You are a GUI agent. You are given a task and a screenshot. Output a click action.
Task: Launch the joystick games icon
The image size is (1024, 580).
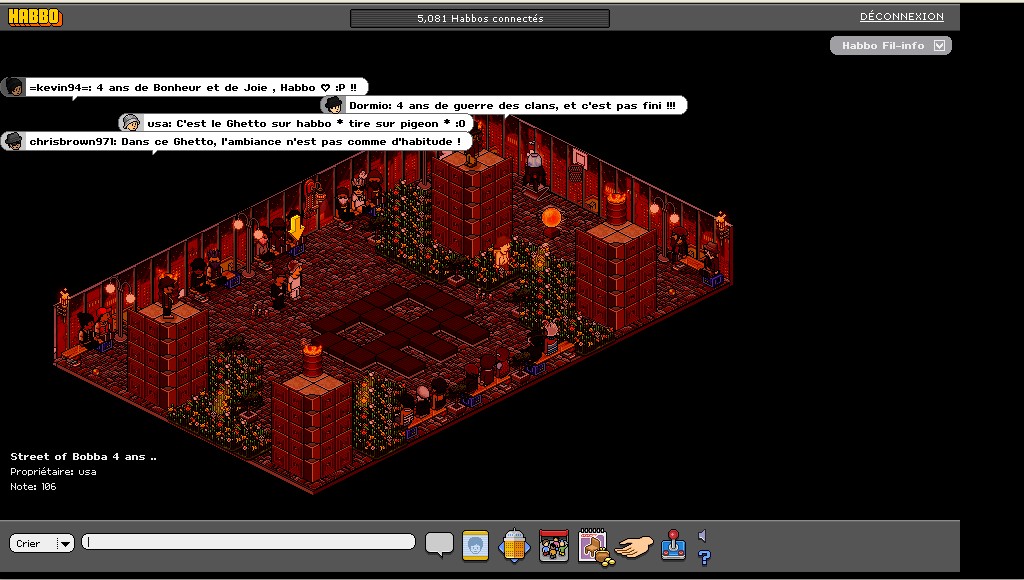pyautogui.click(x=673, y=545)
